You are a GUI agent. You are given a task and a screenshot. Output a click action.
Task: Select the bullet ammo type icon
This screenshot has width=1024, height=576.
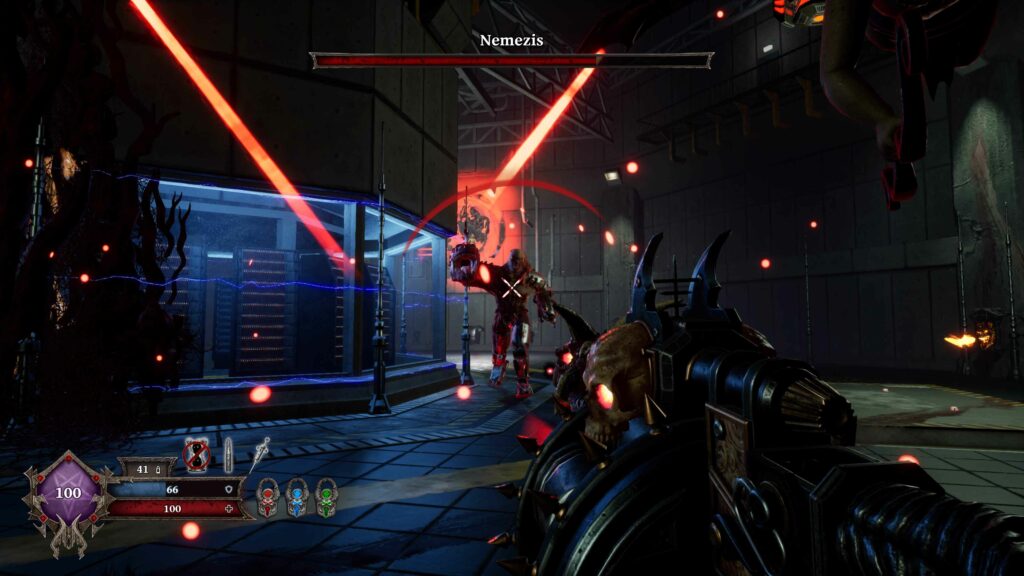point(228,455)
